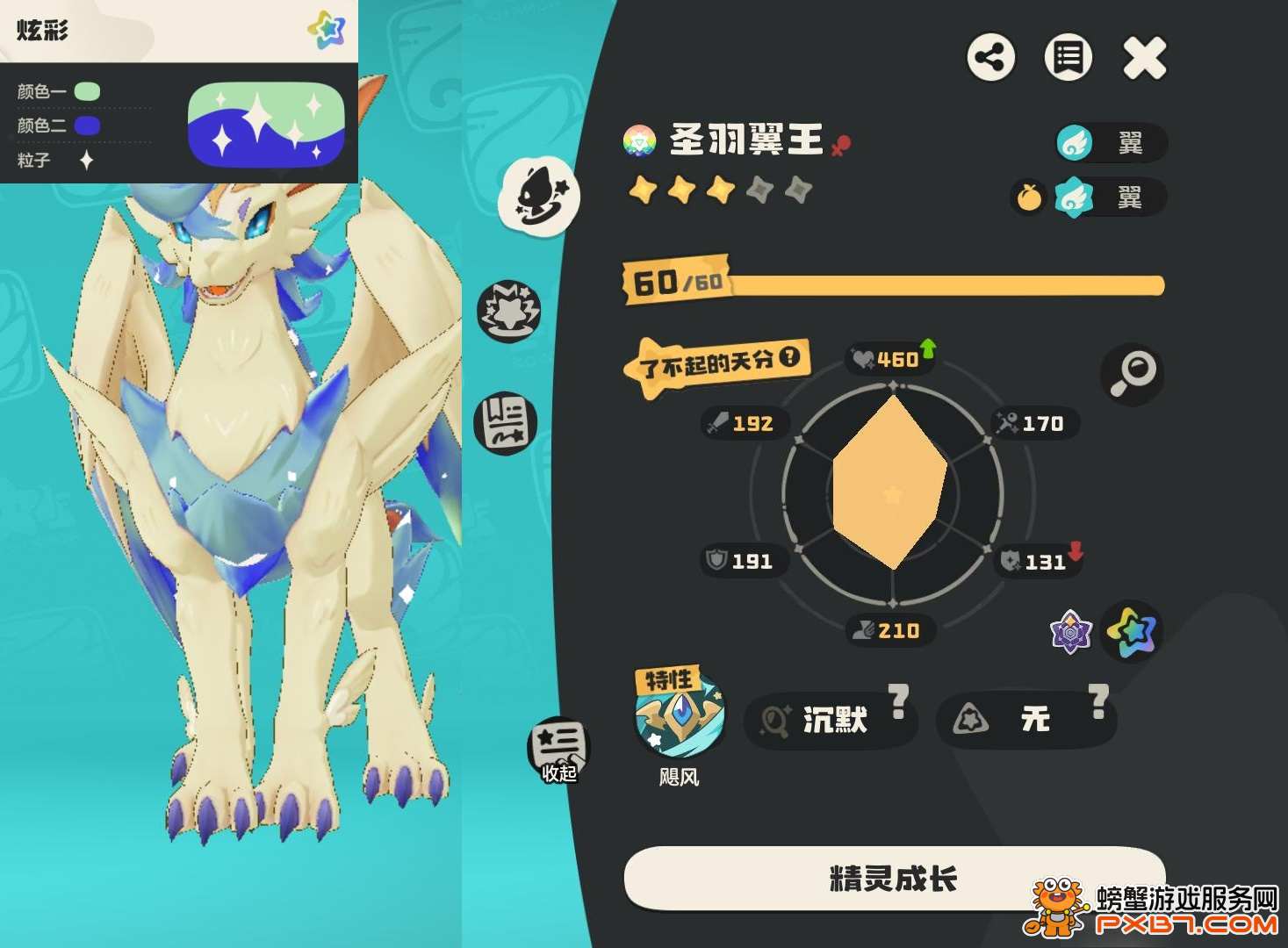Screen dimensions: 1288x948
Task: Close the spirit details panel
Action: (x=1145, y=59)
